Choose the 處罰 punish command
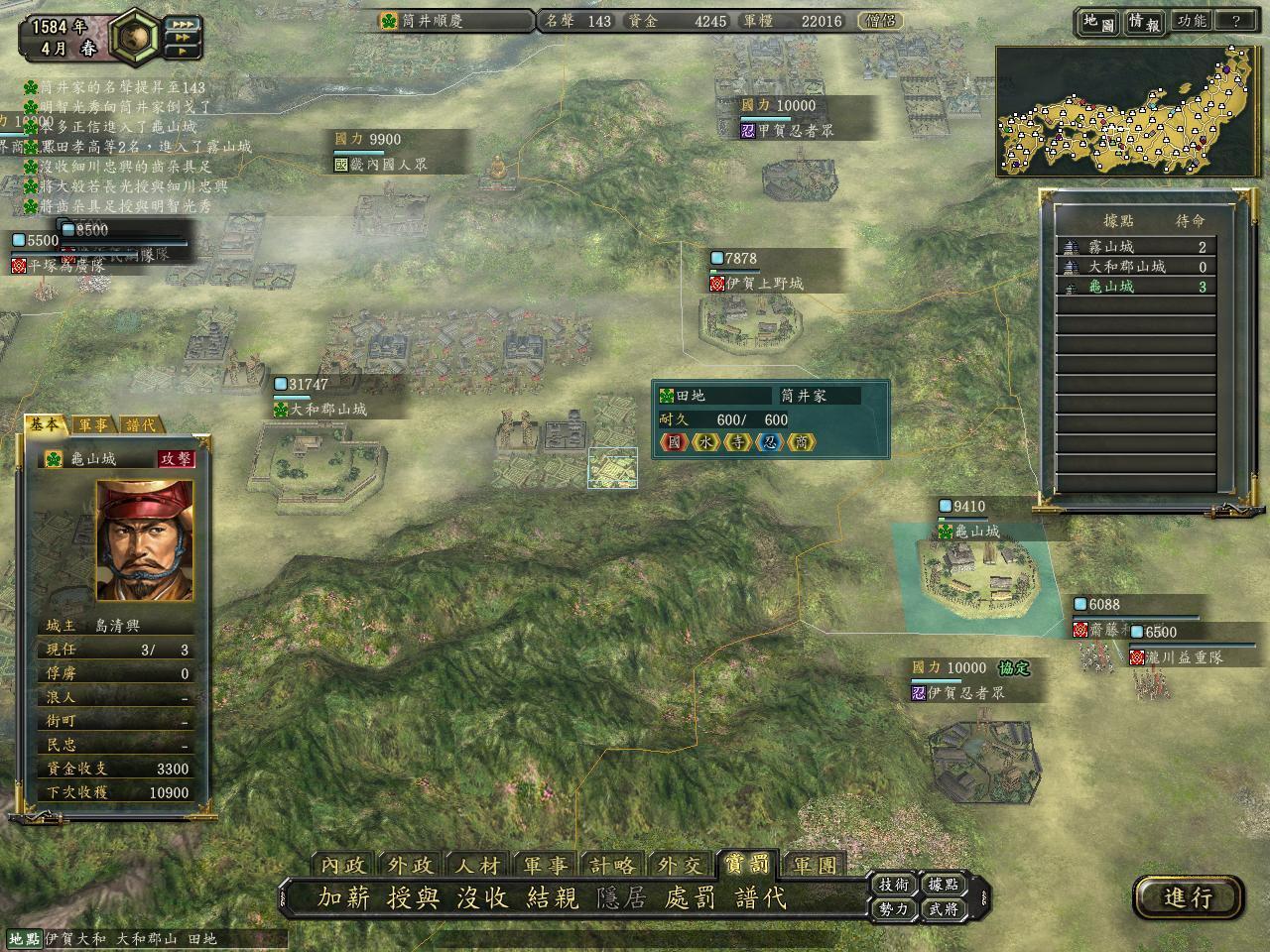This screenshot has width=1270, height=952. point(691,897)
